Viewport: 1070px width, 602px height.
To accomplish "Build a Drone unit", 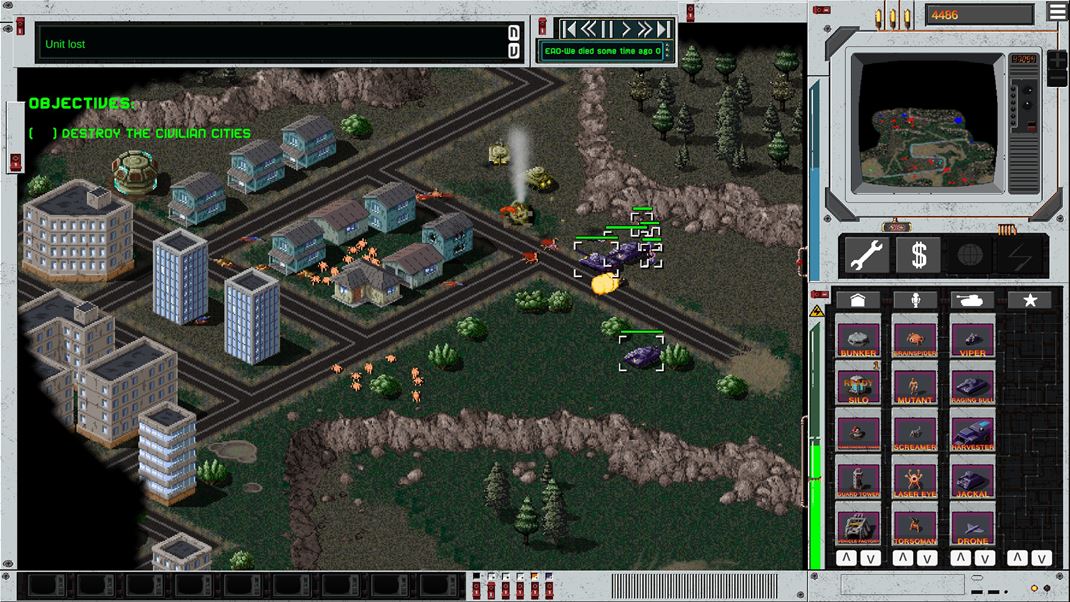I will 972,526.
